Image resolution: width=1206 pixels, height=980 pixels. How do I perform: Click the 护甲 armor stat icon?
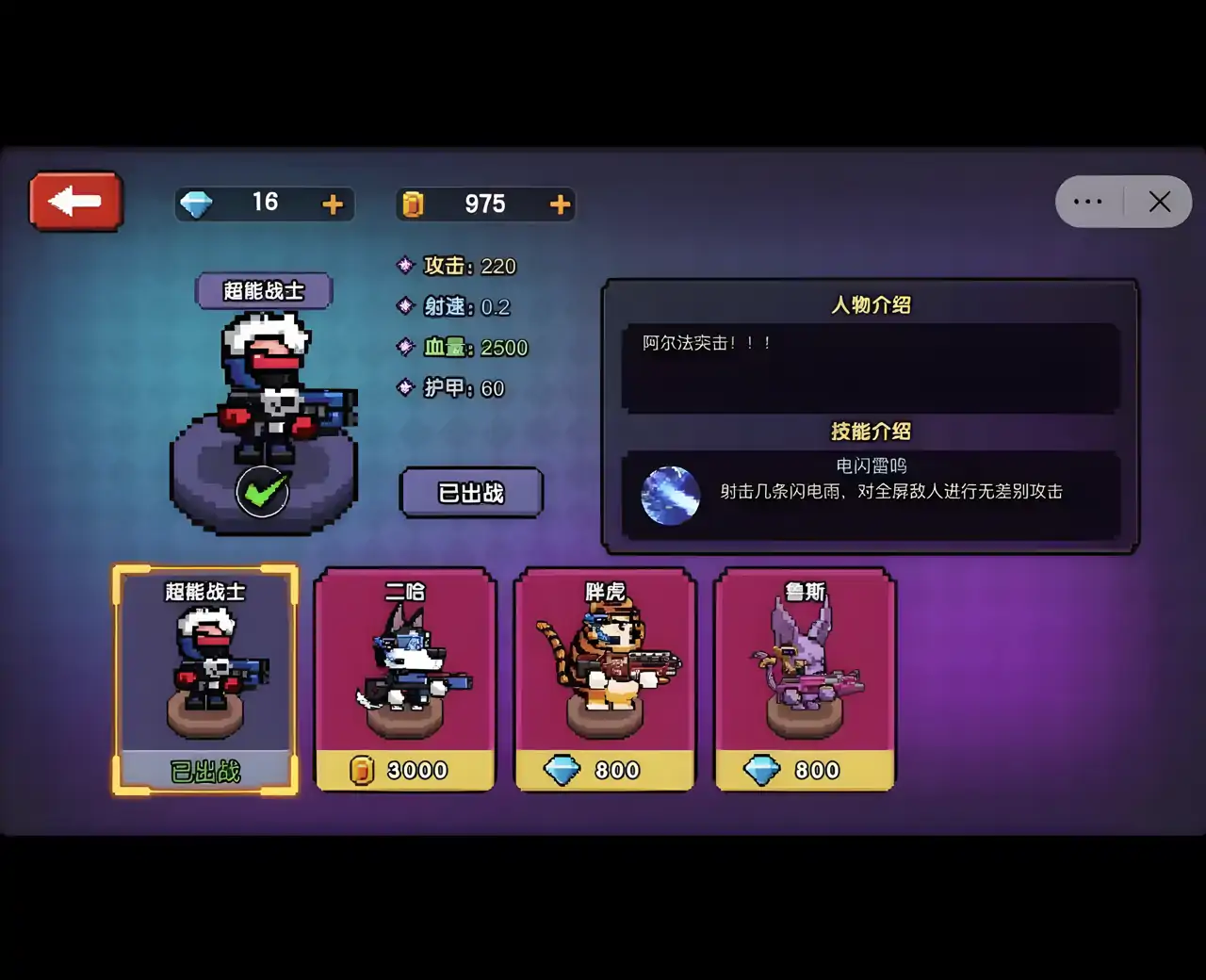[x=405, y=388]
